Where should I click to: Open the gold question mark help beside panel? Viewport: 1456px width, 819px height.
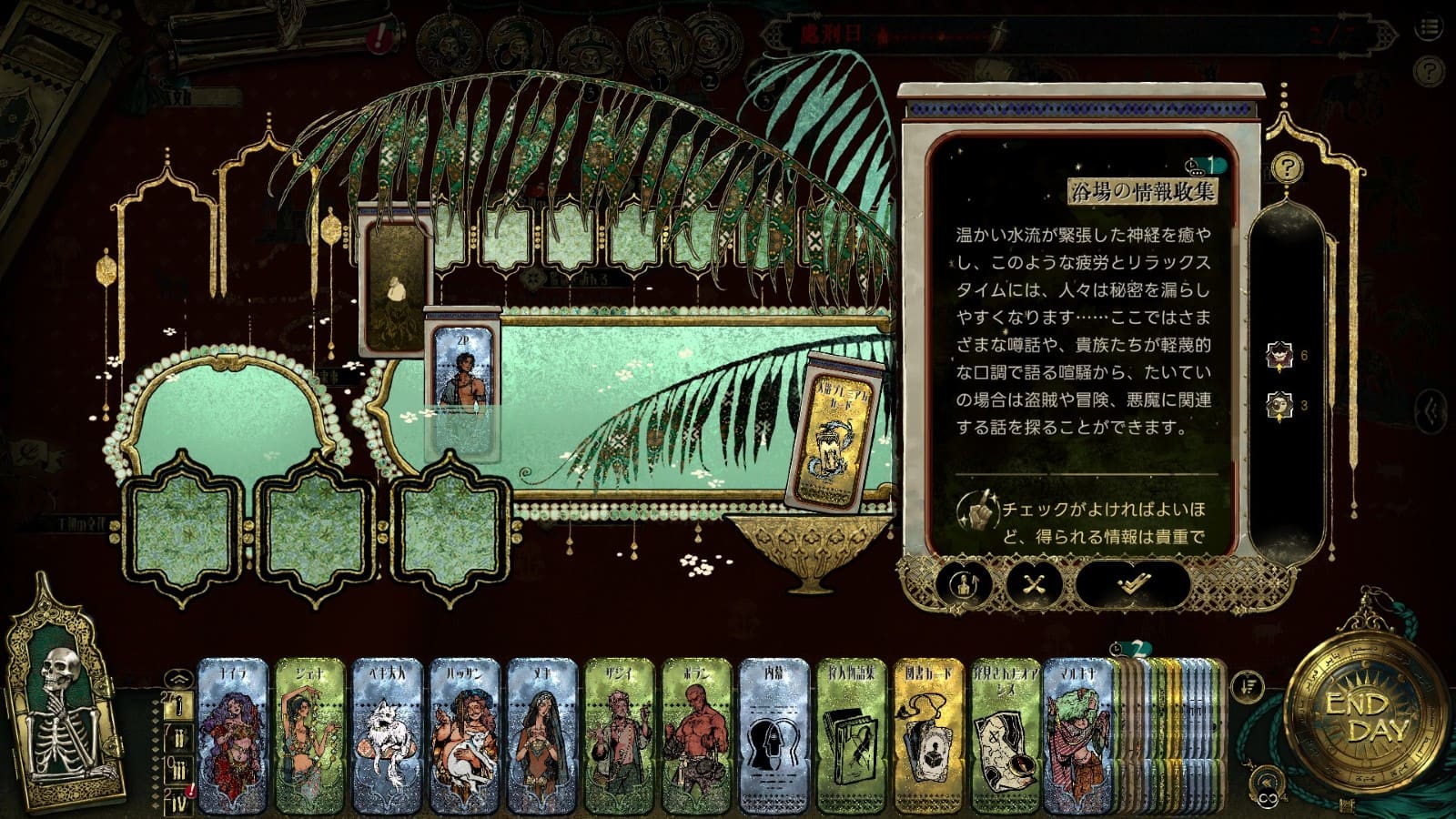click(x=1287, y=167)
